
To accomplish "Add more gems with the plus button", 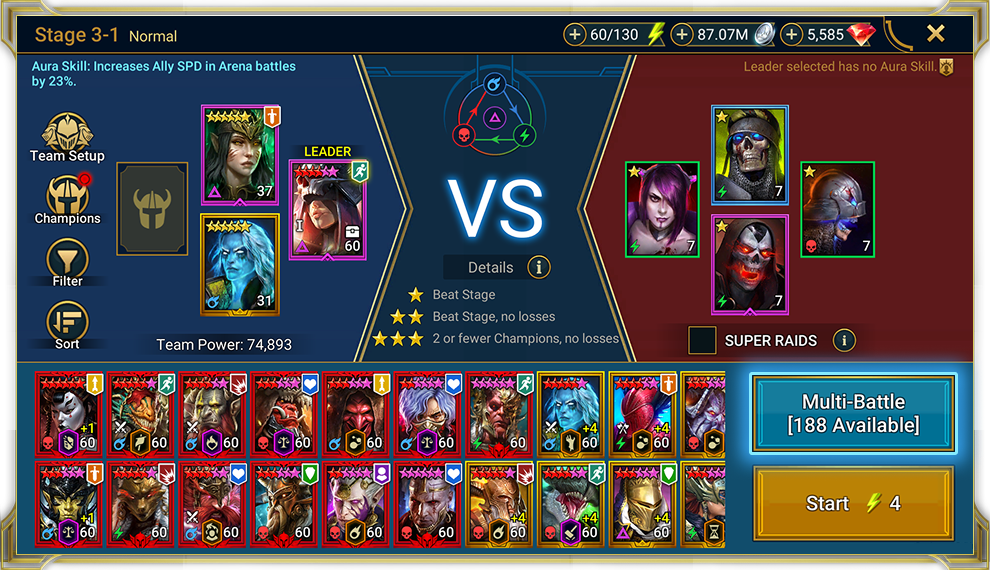I will [792, 35].
